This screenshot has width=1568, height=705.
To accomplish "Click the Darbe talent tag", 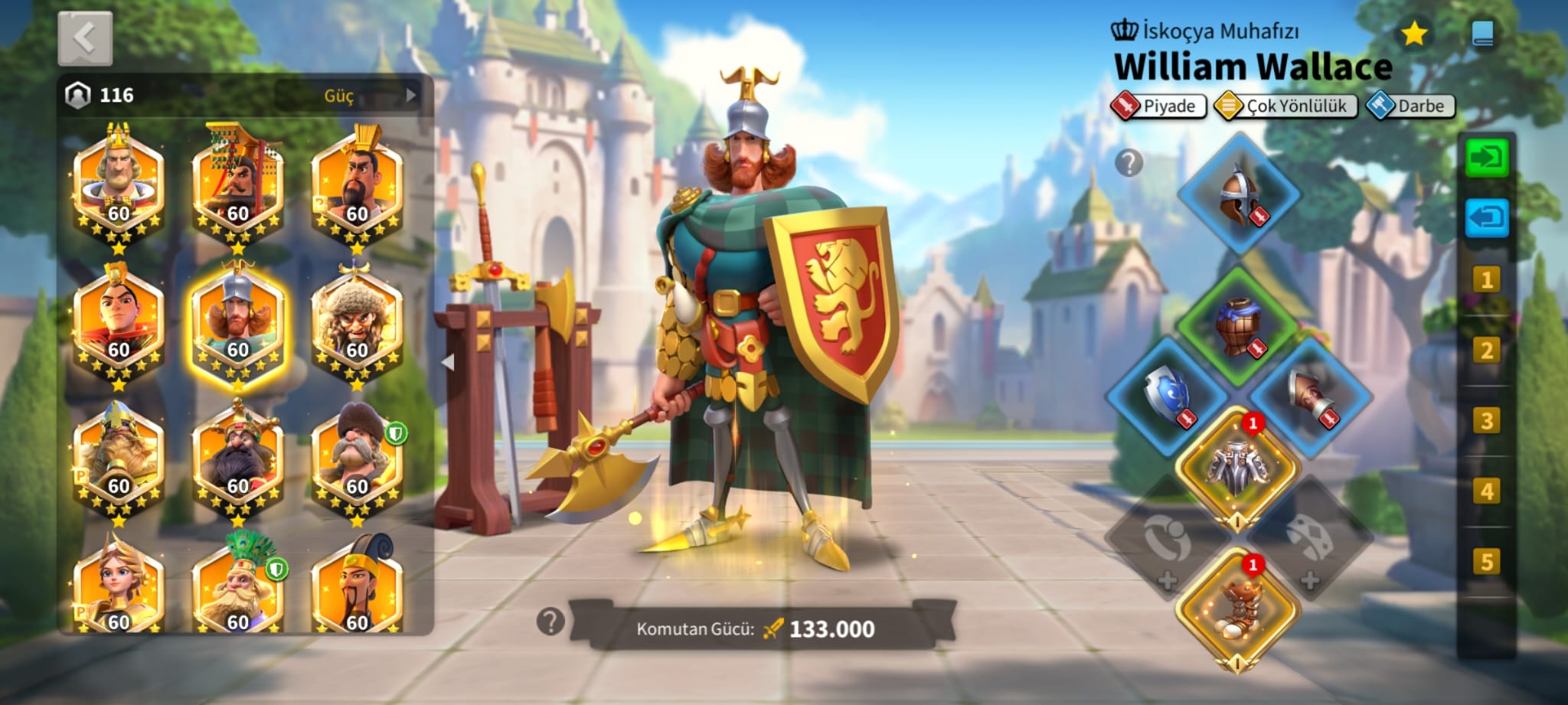I will (1410, 106).
